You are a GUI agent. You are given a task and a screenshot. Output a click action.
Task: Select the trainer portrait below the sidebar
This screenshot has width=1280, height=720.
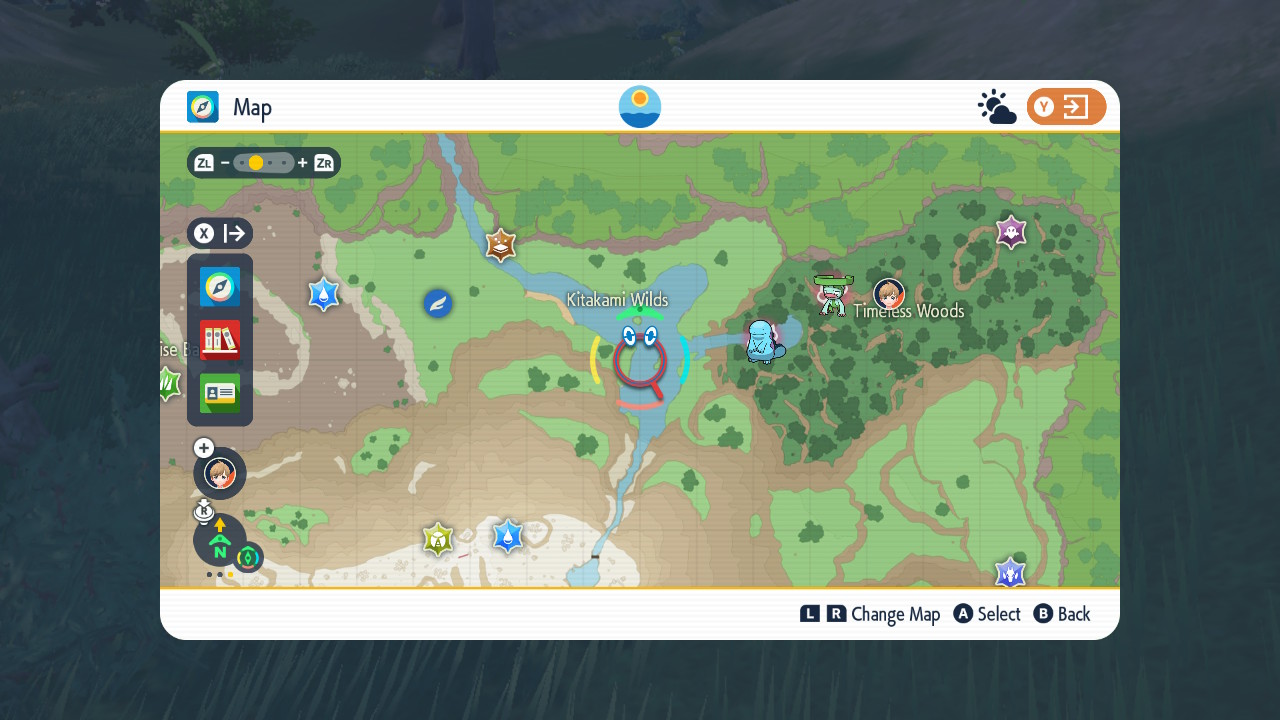[x=220, y=473]
